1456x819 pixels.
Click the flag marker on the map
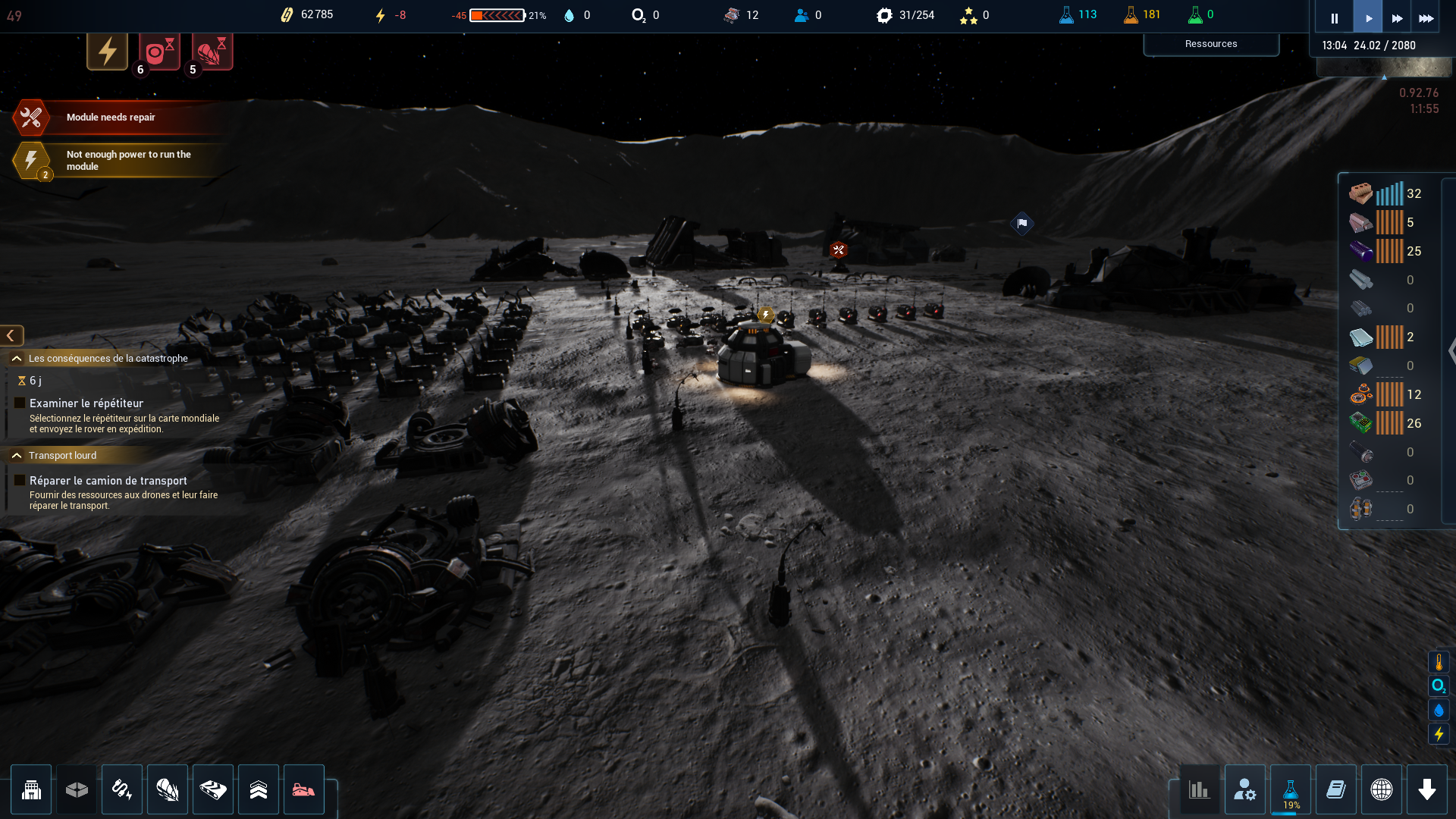[x=1022, y=223]
